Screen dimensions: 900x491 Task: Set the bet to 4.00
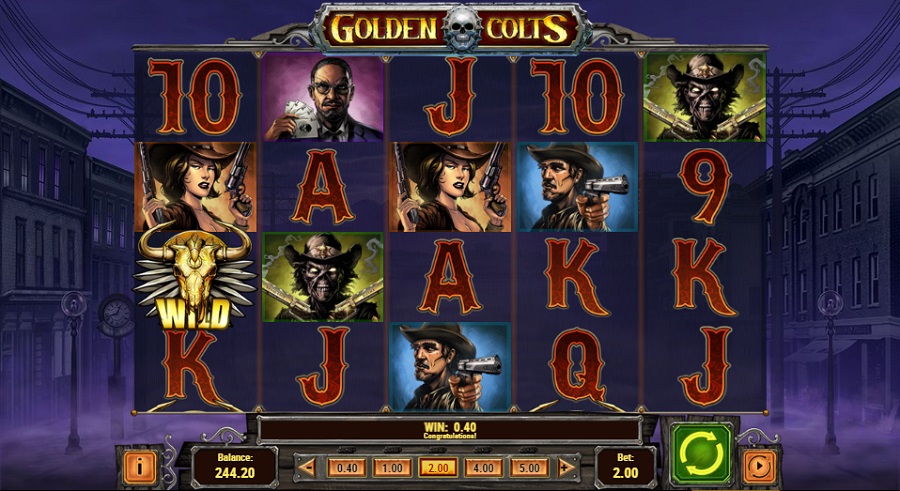coord(483,467)
